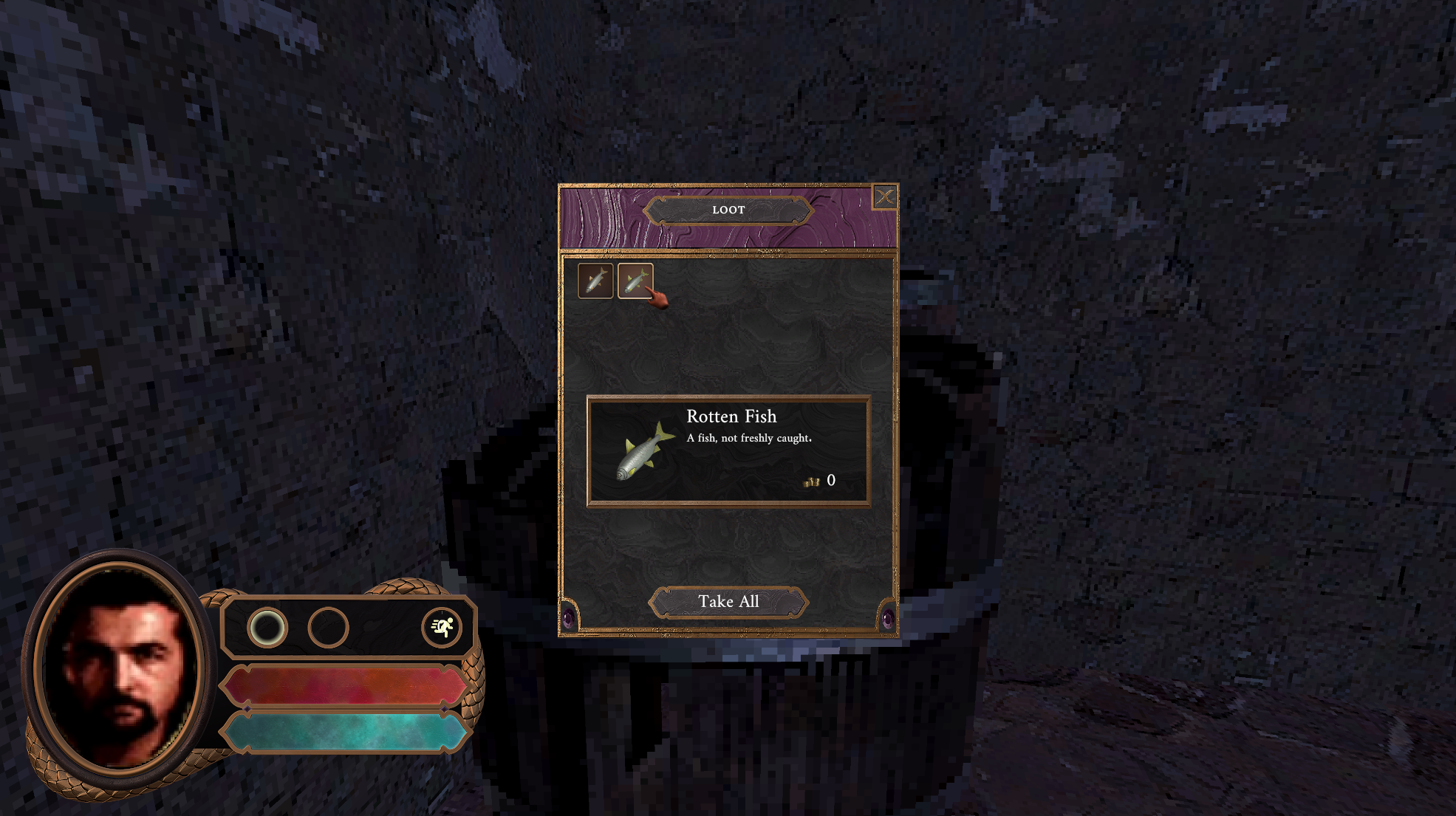Click the red health bar
Image resolution: width=1456 pixels, height=816 pixels.
click(x=344, y=686)
